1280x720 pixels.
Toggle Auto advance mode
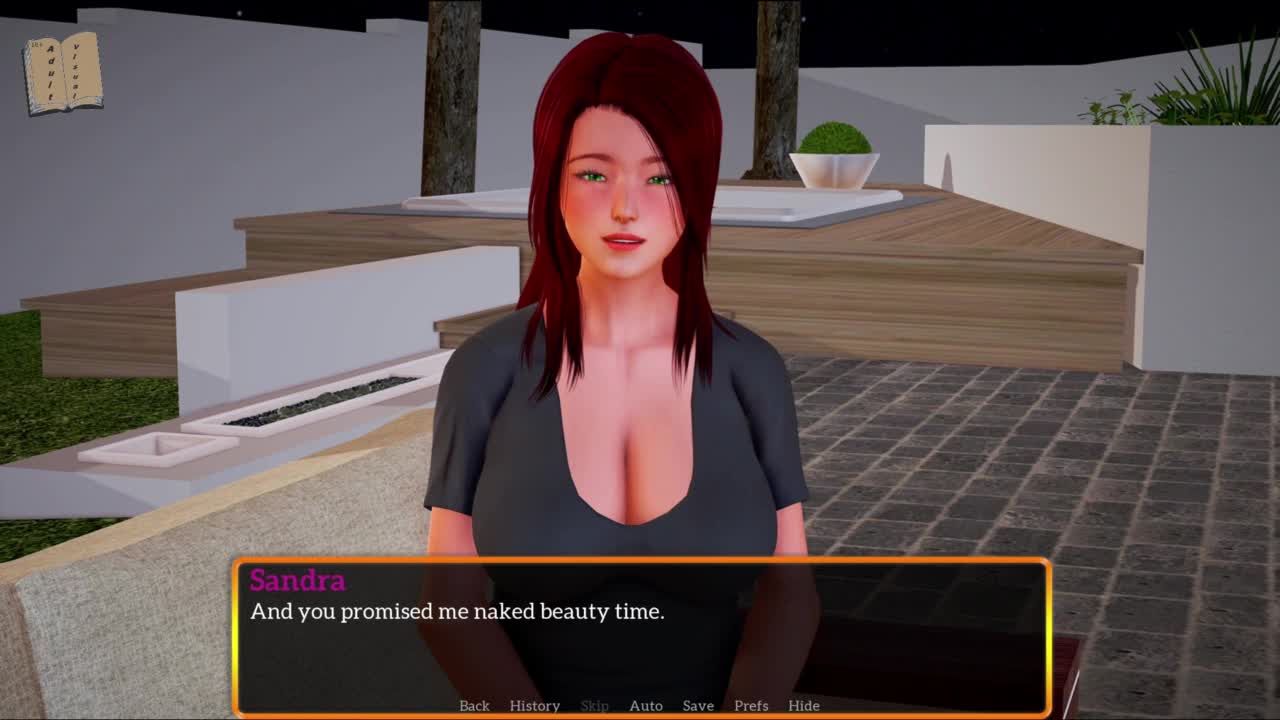pyautogui.click(x=646, y=705)
